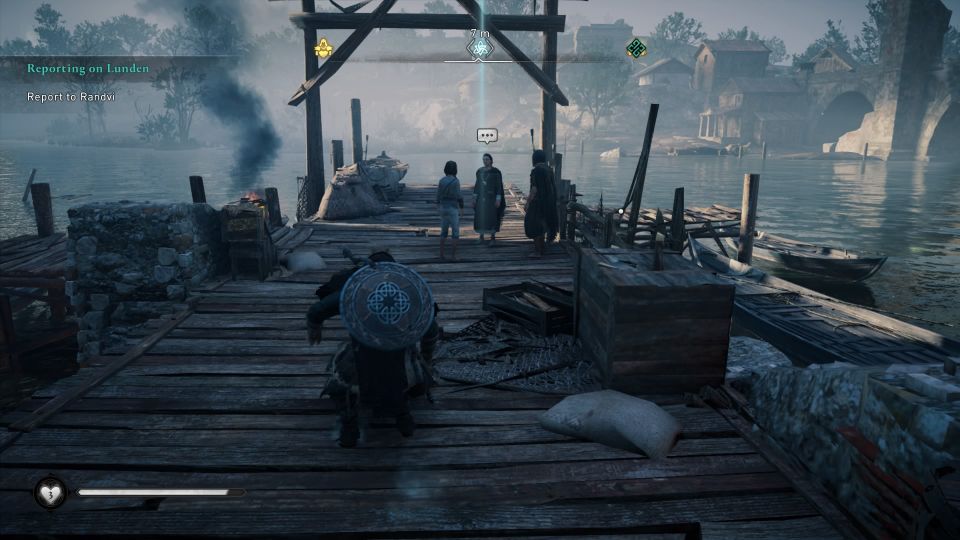
Task: Select the Reporting on Lunden quest tracker
Action: click(x=88, y=68)
